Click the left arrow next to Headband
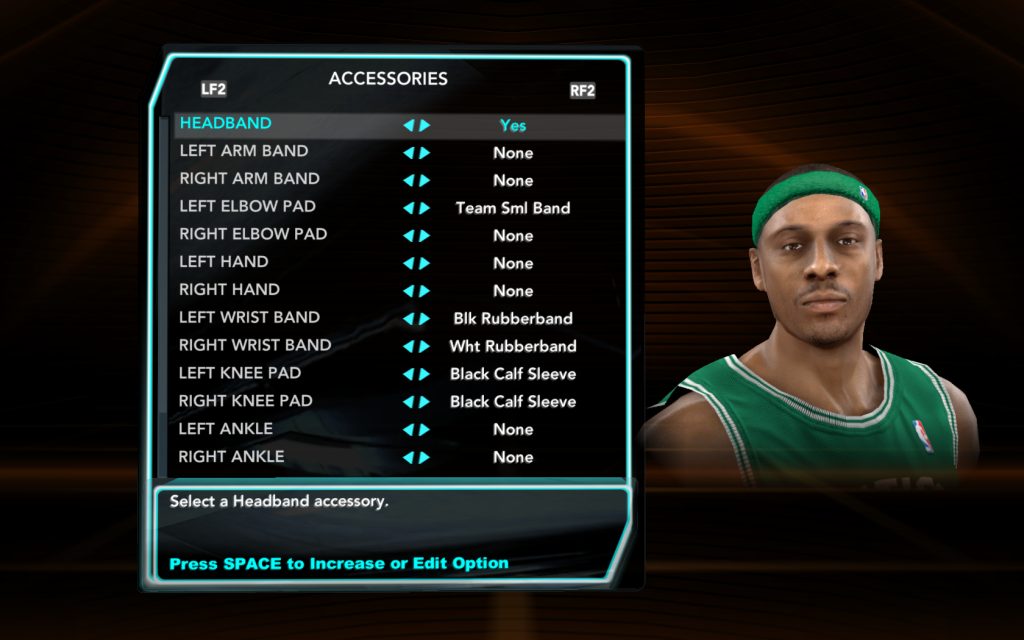The height and width of the screenshot is (640, 1024). point(408,126)
